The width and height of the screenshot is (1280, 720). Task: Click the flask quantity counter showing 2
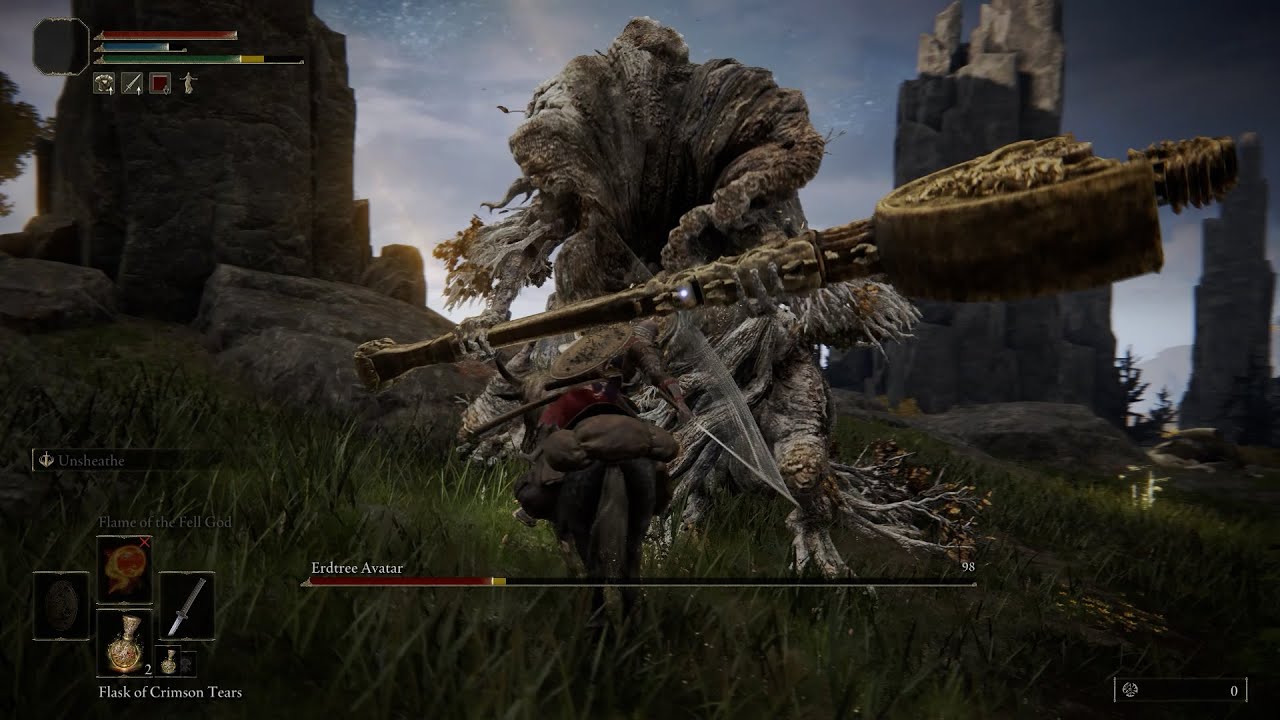pos(149,670)
